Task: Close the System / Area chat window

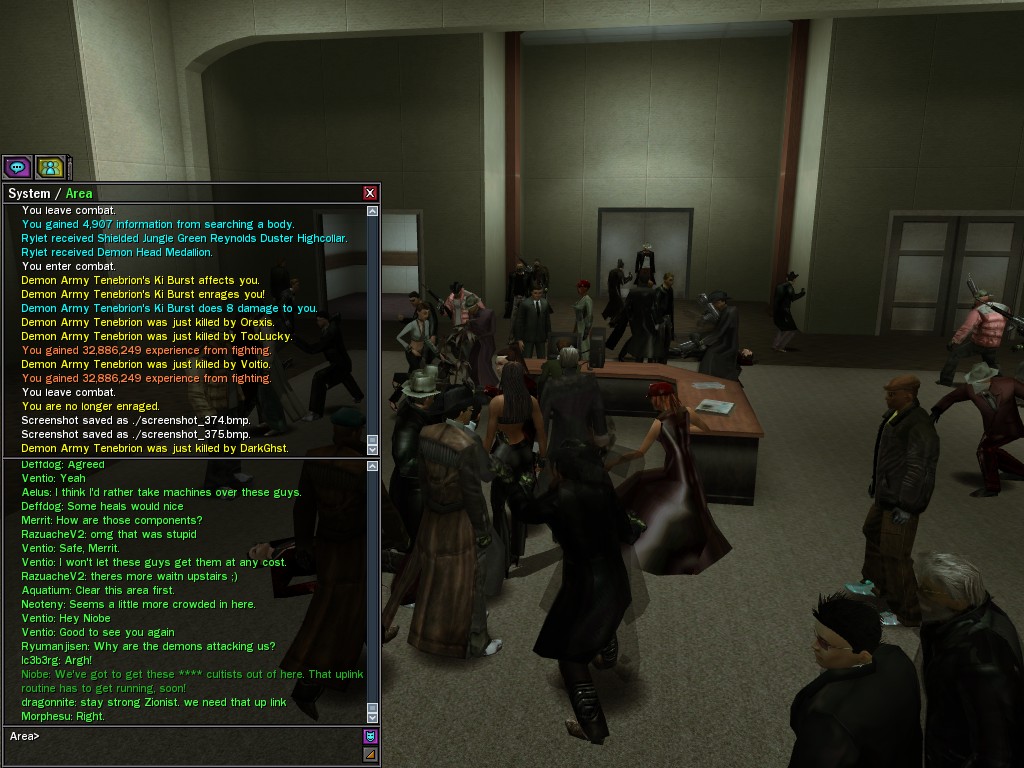Action: [x=370, y=193]
